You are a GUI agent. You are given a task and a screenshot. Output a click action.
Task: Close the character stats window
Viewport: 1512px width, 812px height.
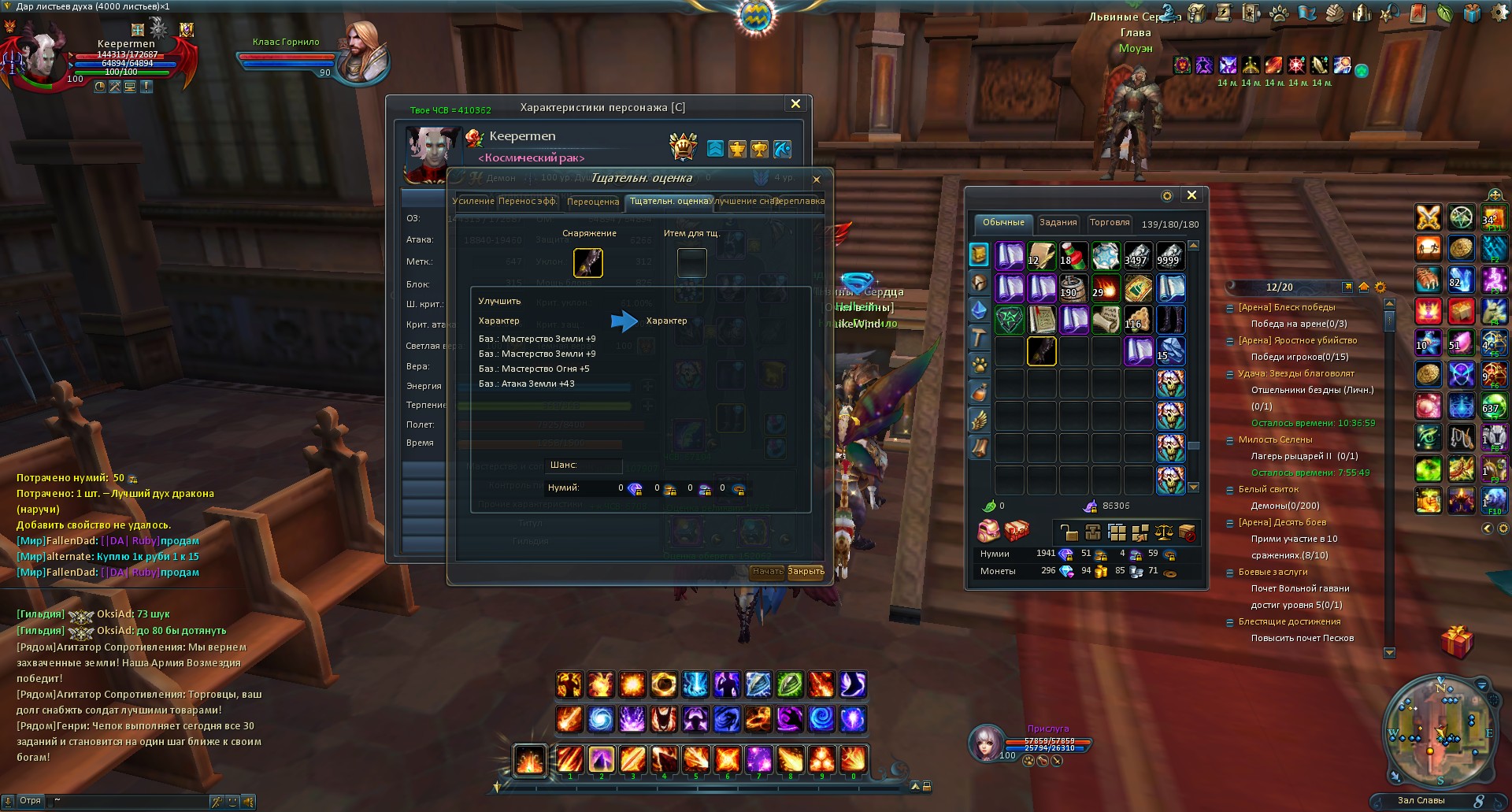795,104
